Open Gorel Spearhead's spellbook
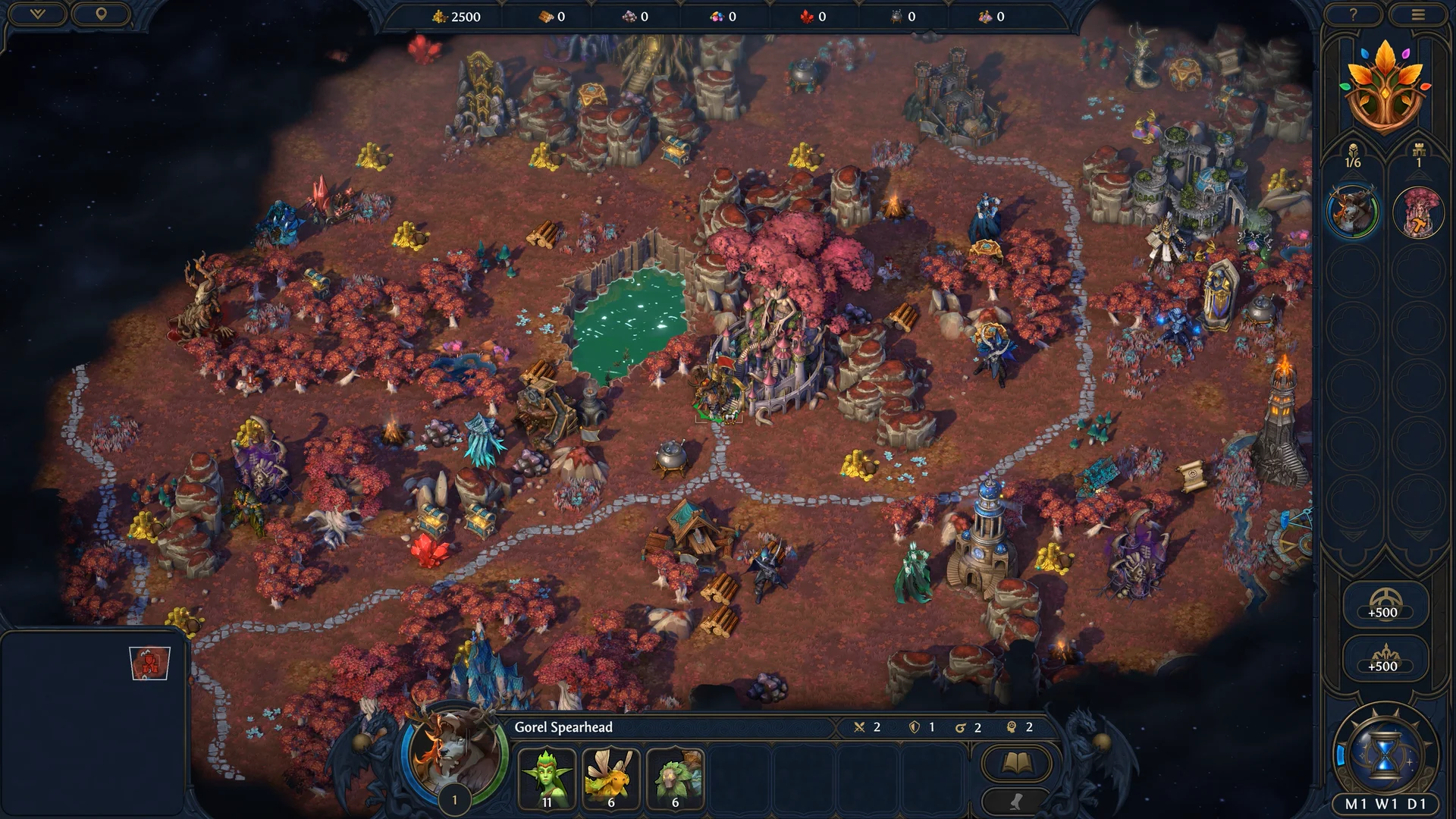The height and width of the screenshot is (819, 1456). coord(1016,762)
